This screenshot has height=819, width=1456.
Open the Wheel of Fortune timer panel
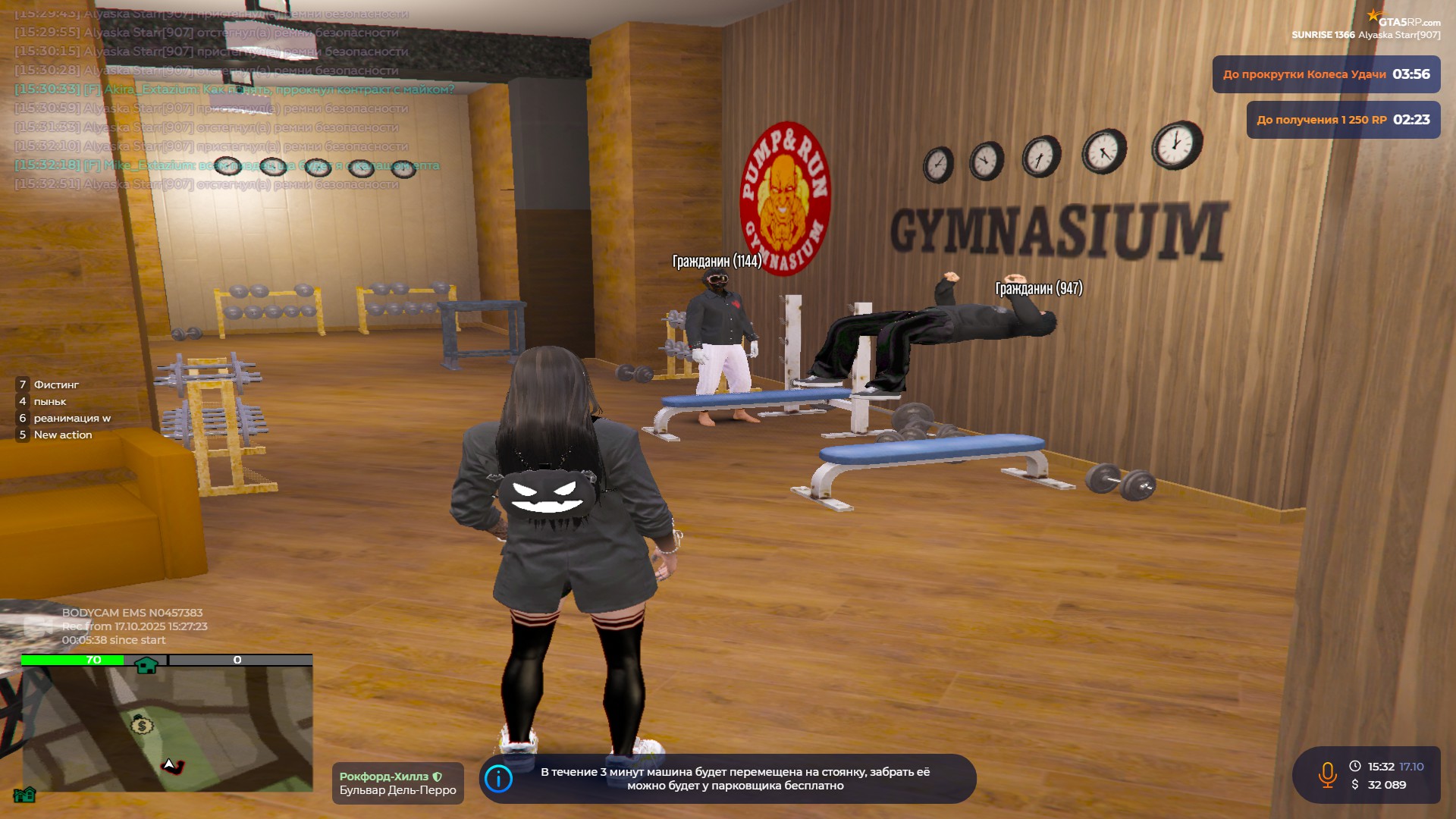tap(1326, 74)
